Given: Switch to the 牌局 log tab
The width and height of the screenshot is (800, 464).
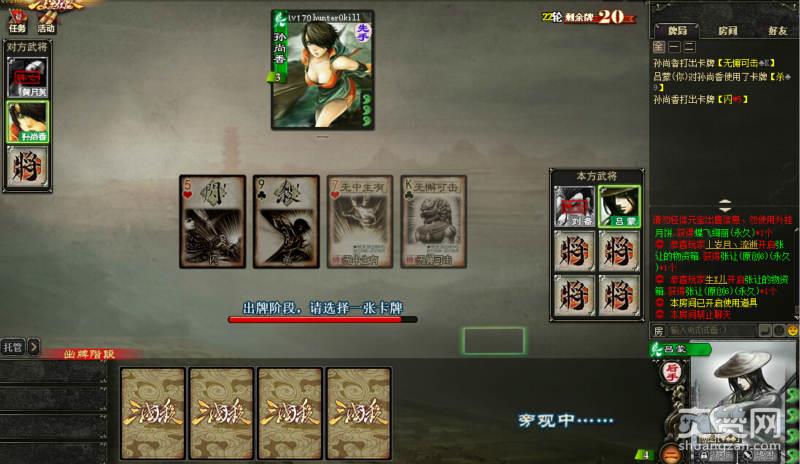Looking at the screenshot, I should click(x=679, y=31).
